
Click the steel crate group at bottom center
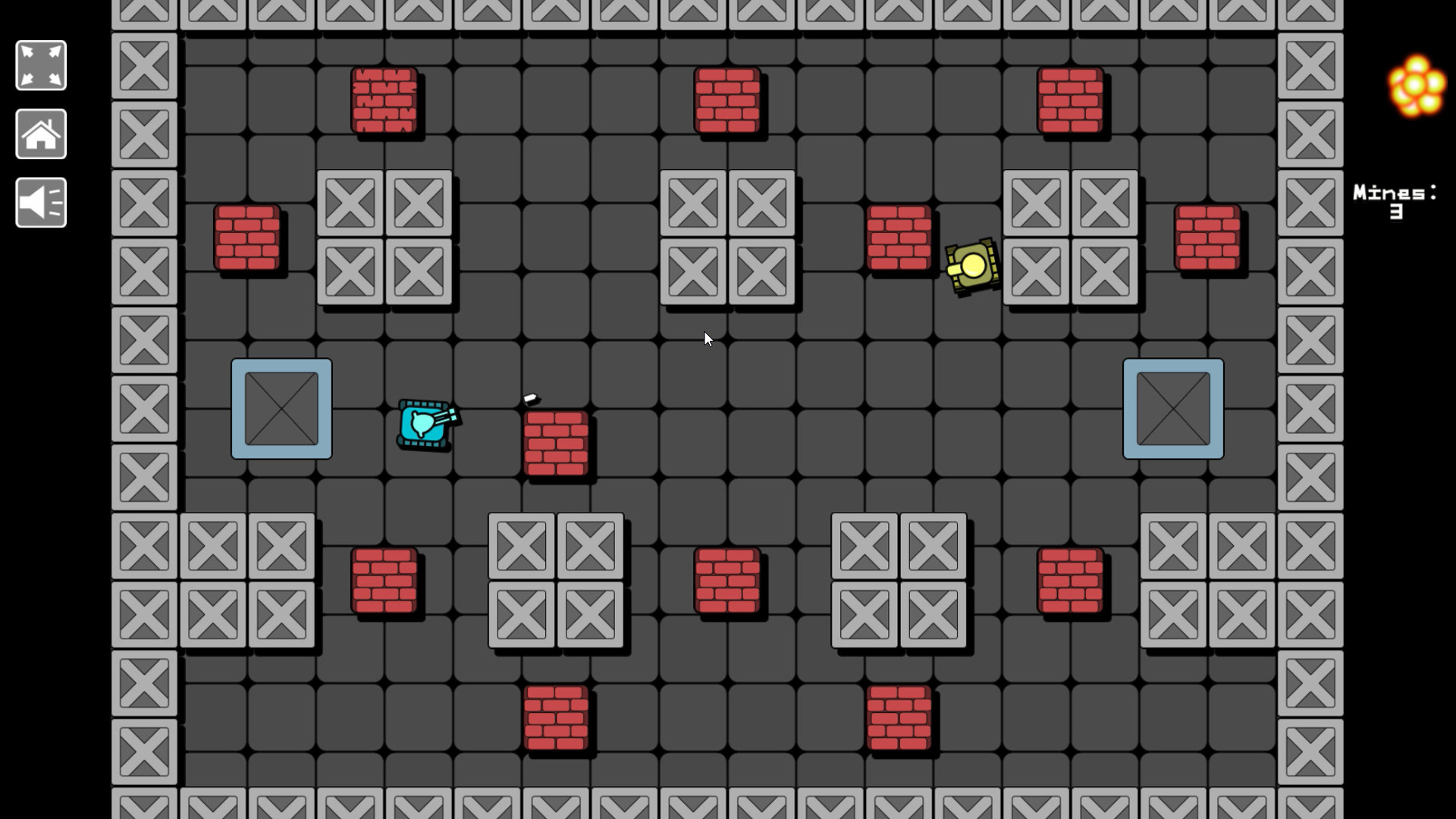click(557, 580)
